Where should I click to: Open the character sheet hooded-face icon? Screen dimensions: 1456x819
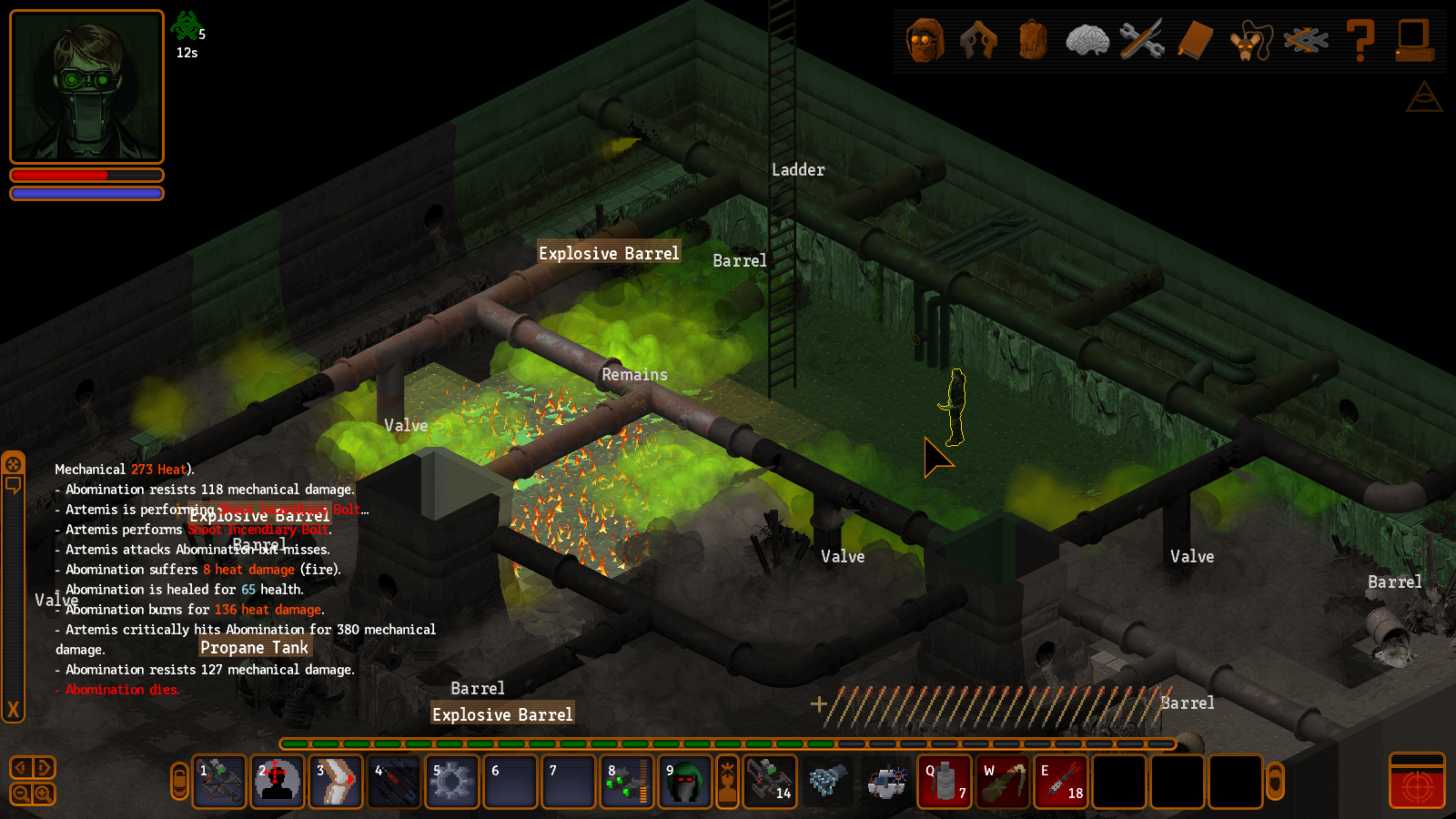tap(925, 41)
